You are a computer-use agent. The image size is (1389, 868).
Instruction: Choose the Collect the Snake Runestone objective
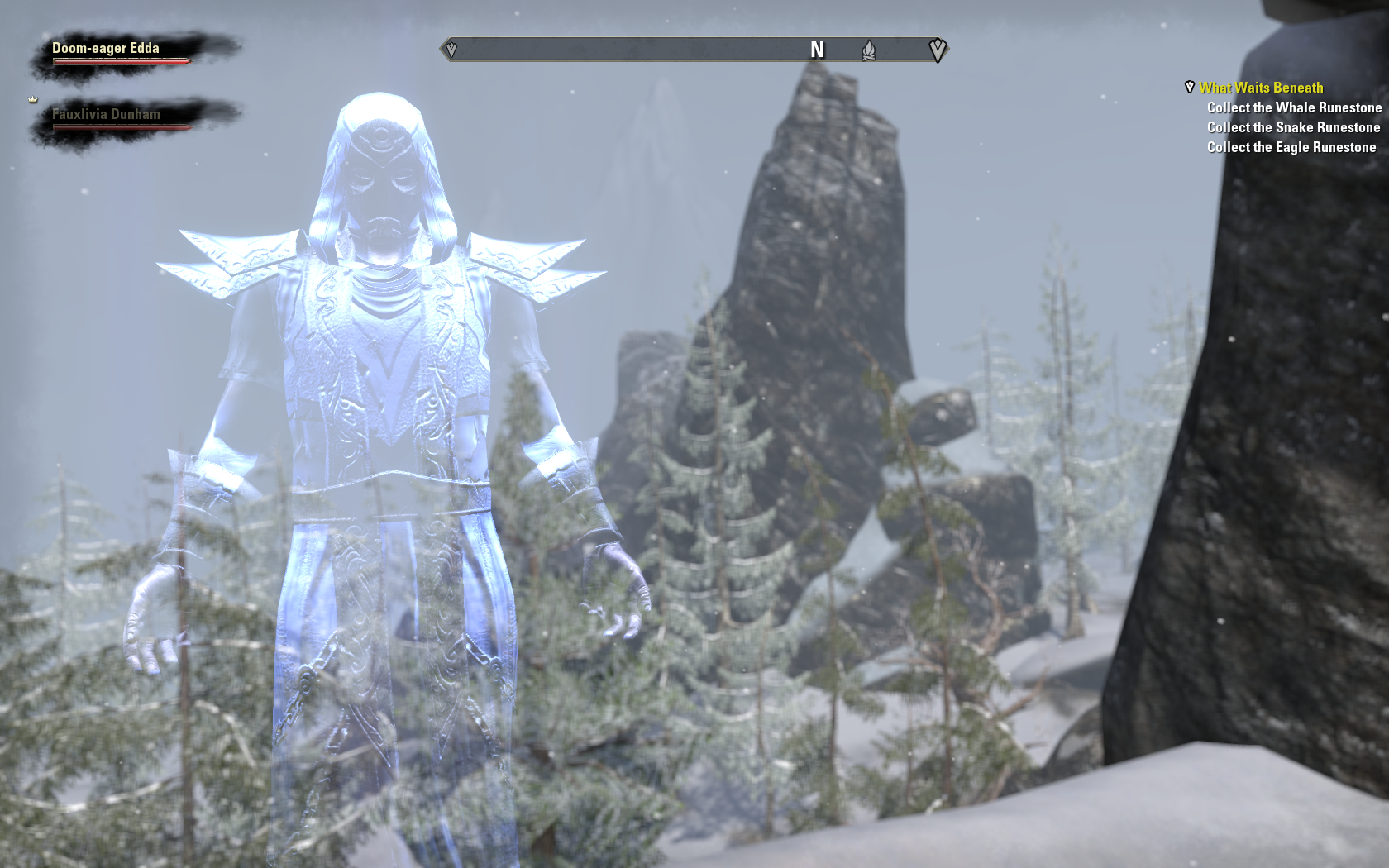(x=1293, y=127)
